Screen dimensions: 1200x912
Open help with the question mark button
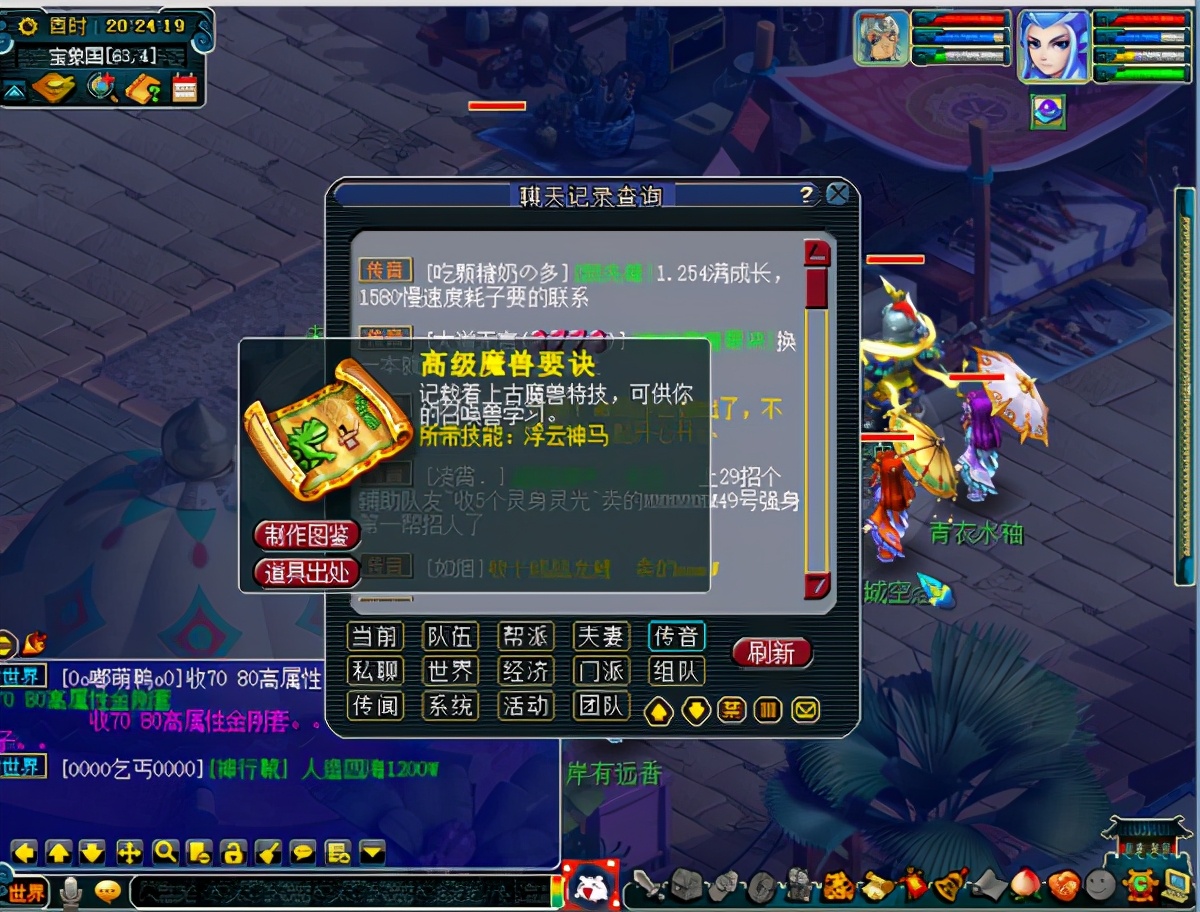(x=807, y=195)
